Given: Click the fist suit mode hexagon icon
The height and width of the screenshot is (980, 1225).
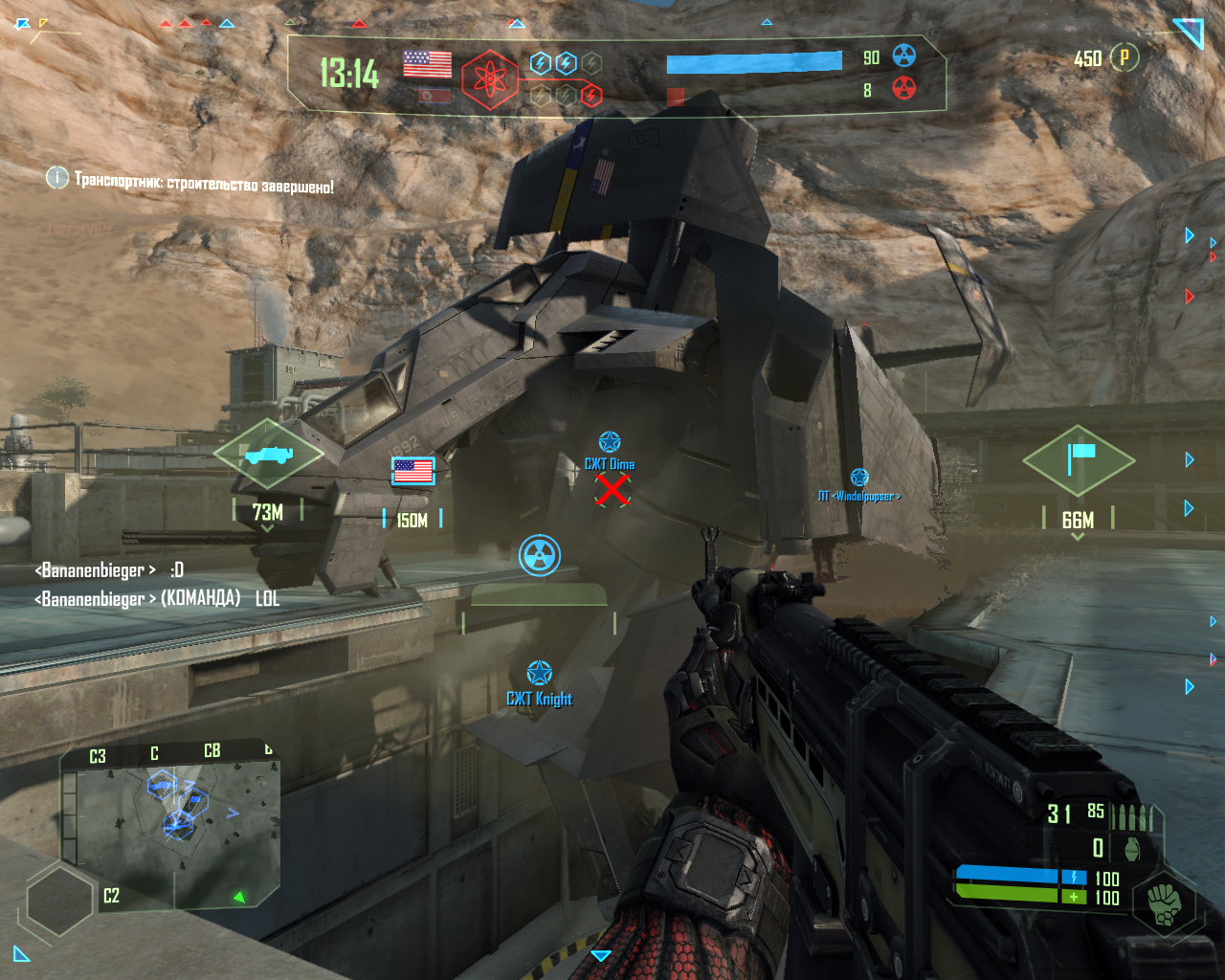Looking at the screenshot, I should coord(1164,902).
